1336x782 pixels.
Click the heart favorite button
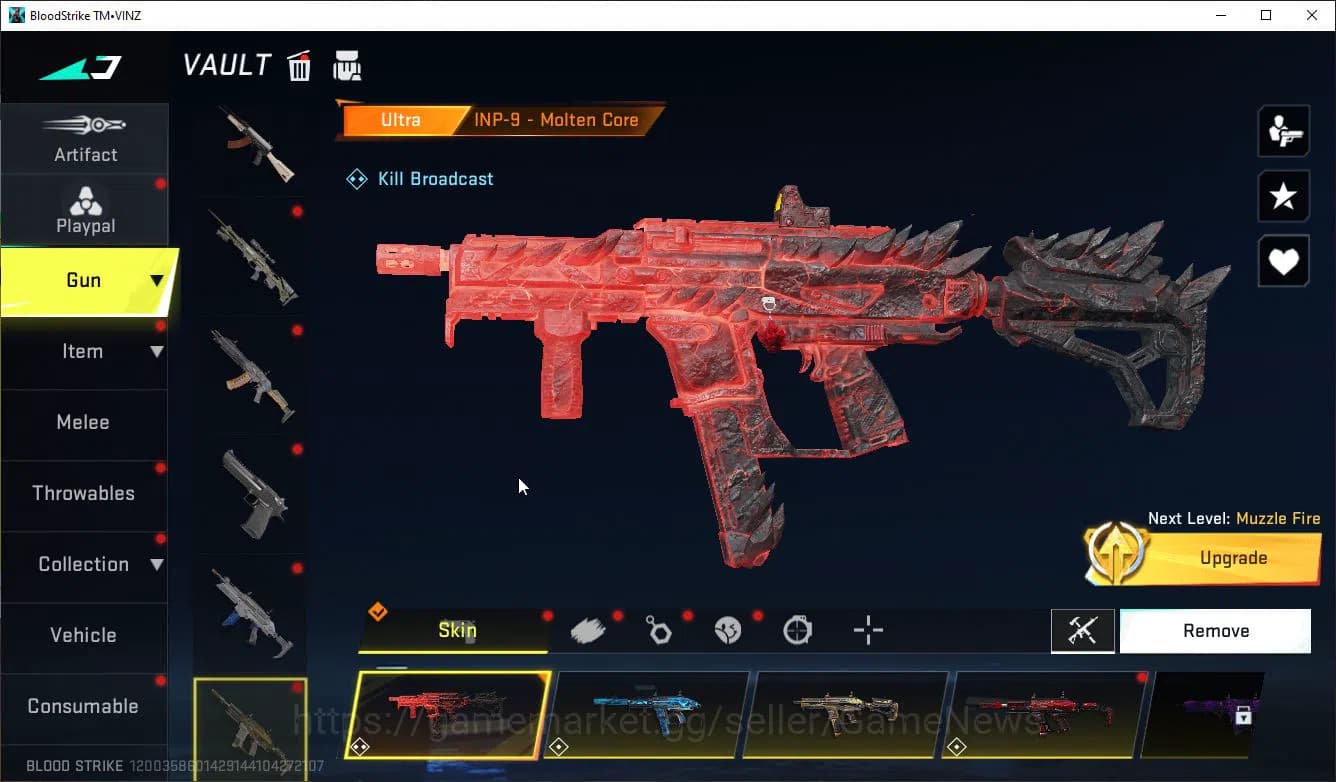click(x=1283, y=262)
